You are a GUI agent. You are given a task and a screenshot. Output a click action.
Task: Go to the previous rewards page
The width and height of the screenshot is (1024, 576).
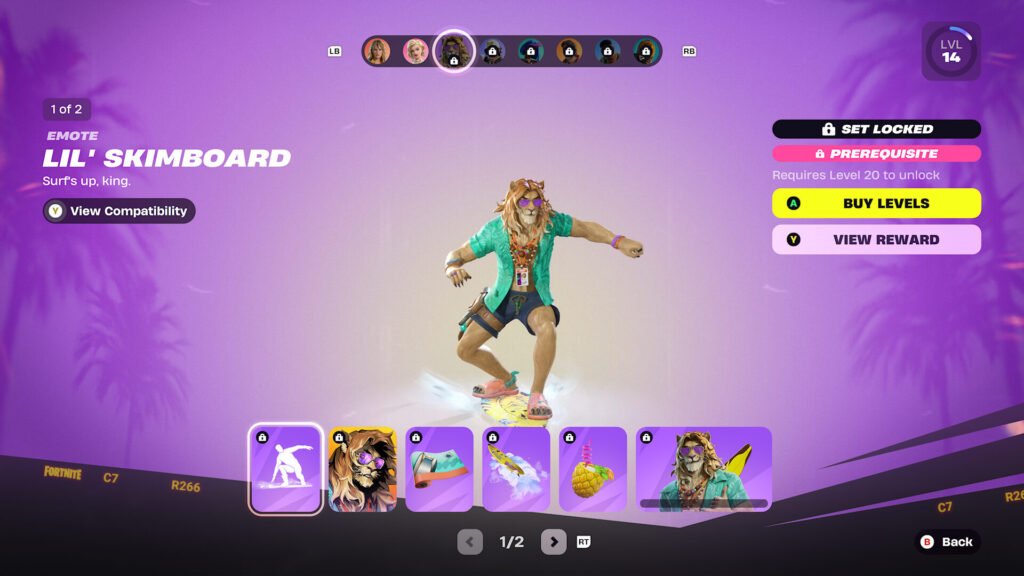tap(470, 542)
